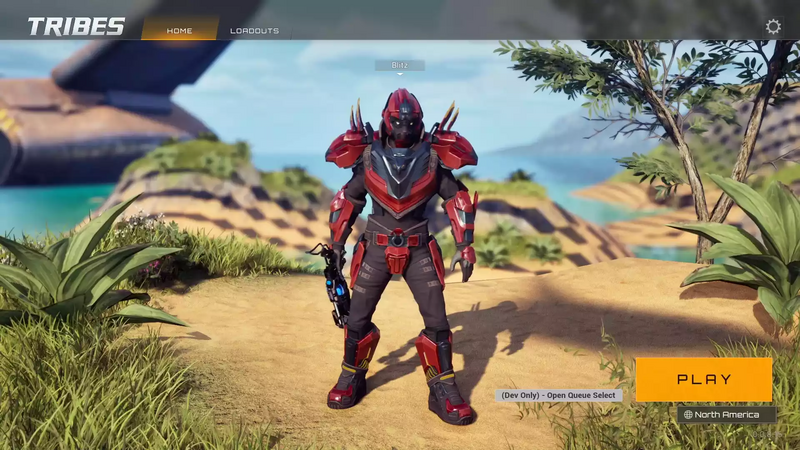Open the (Dev Only) Queue Select
The width and height of the screenshot is (800, 450).
tap(559, 395)
